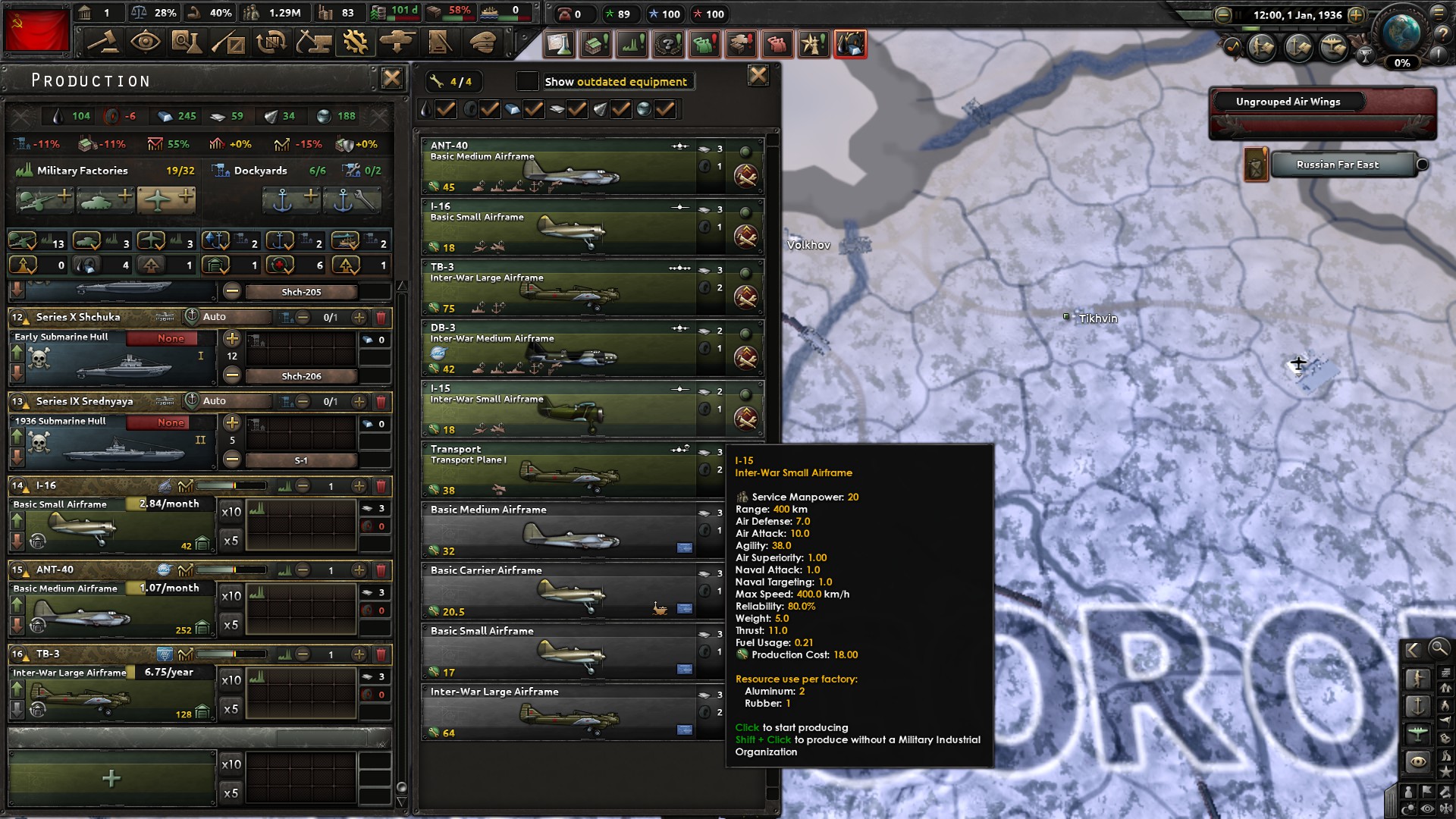
Task: Start a new aircraft production line (plane plus icon)
Action: [x=168, y=200]
